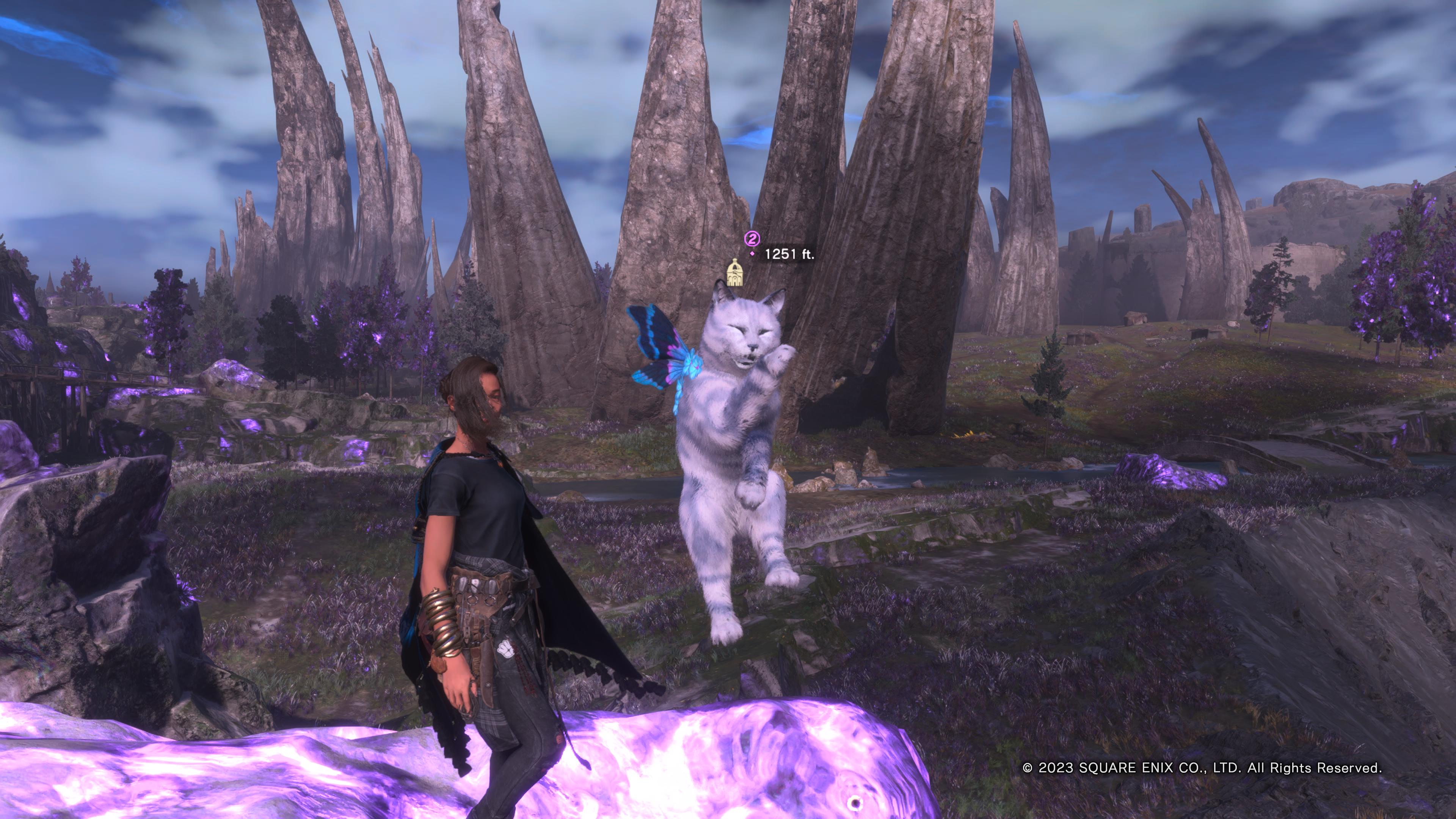1456x819 pixels.
Task: Click the golden domed building marker
Action: tap(734, 273)
